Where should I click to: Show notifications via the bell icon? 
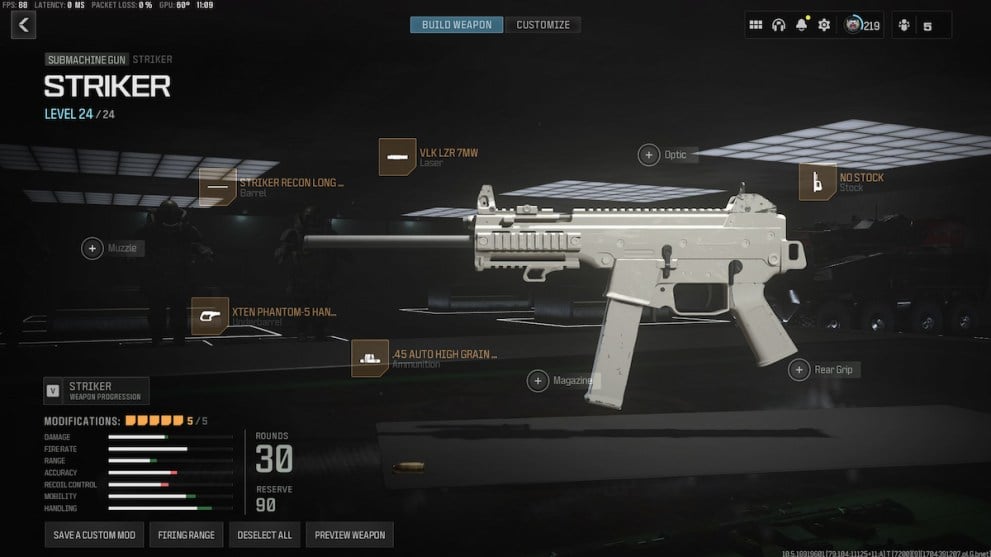801,25
